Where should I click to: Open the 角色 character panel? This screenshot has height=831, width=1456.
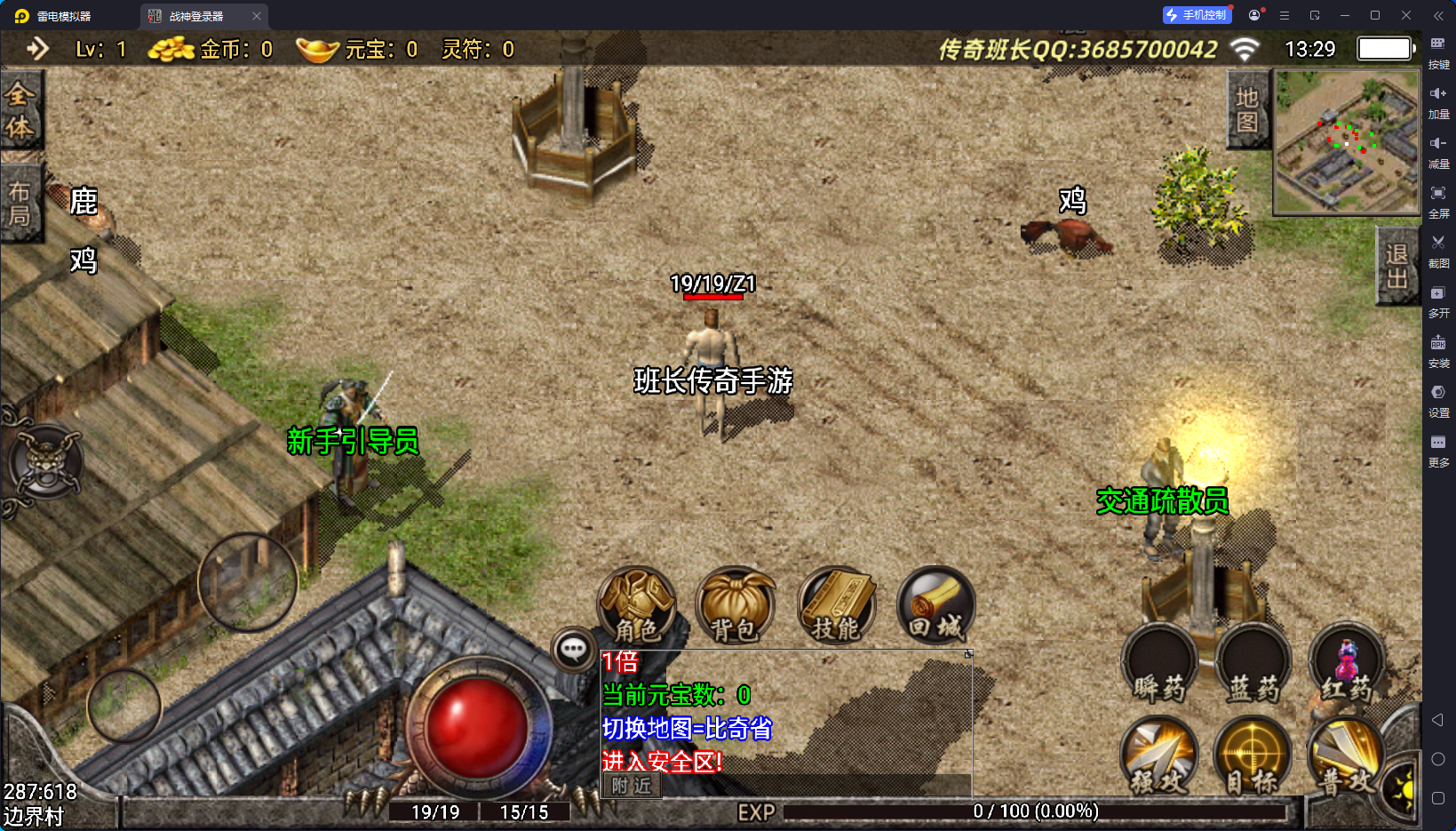636,605
